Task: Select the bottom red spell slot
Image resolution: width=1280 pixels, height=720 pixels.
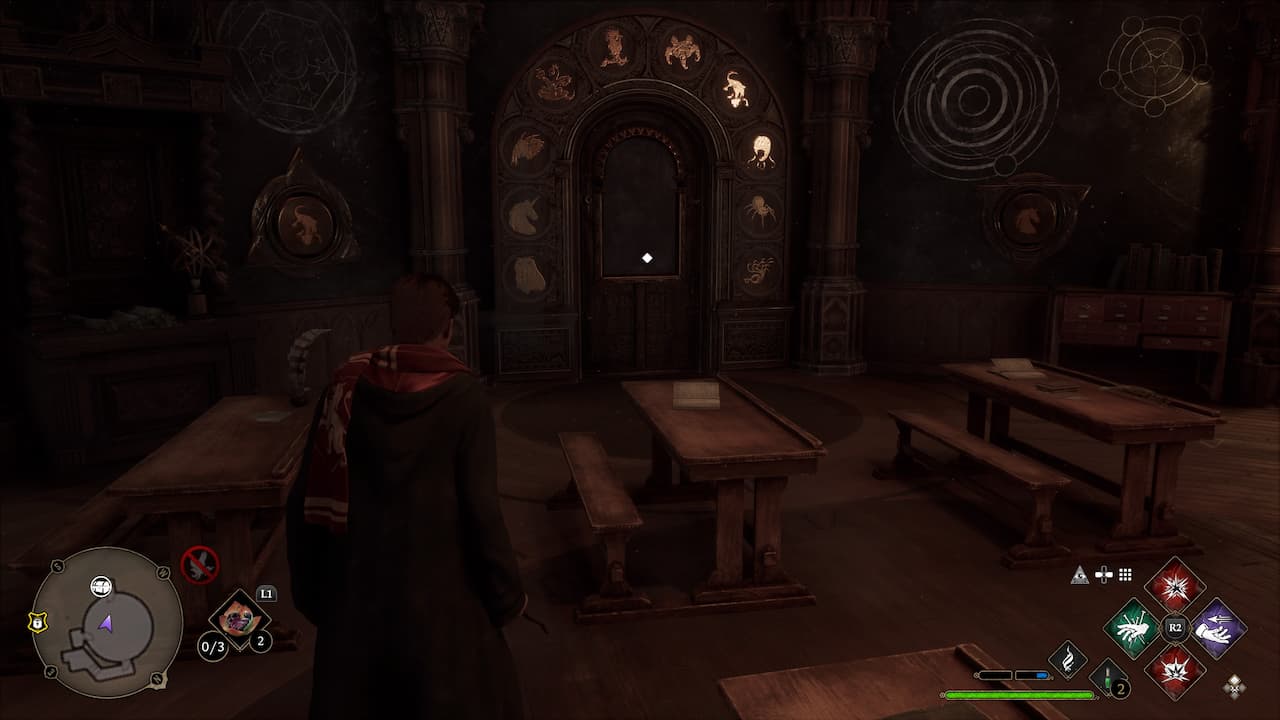Action: (1174, 670)
